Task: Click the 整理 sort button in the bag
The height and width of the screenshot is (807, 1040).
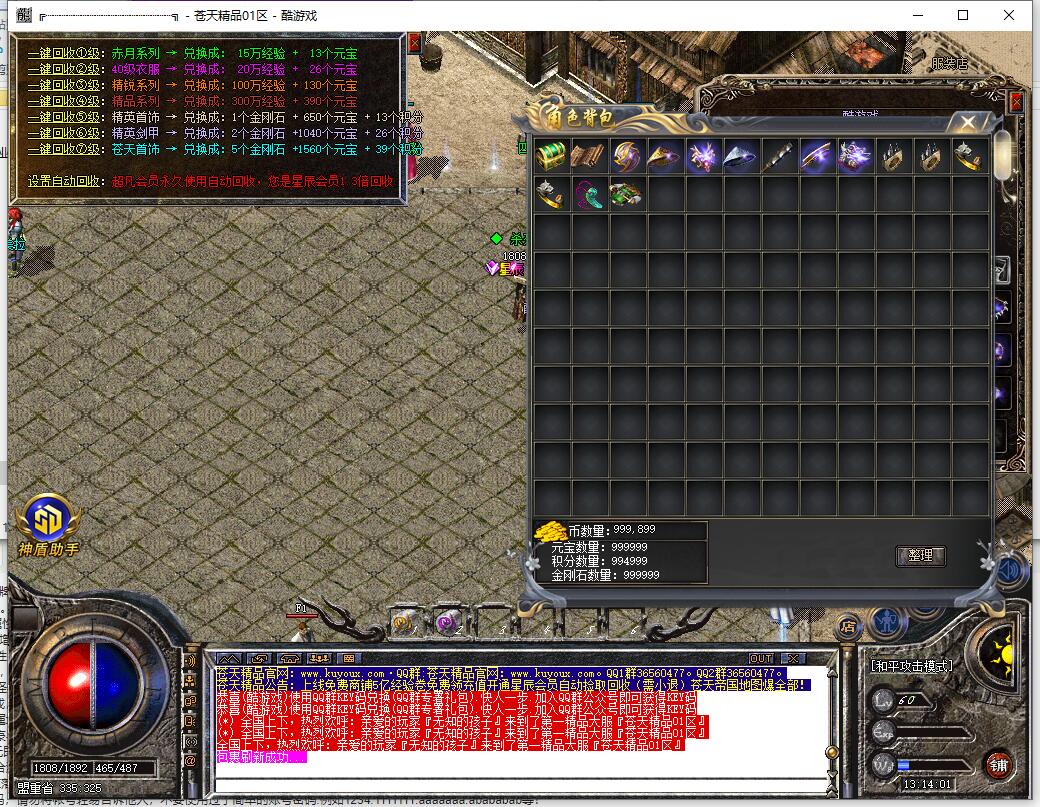Action: point(920,556)
